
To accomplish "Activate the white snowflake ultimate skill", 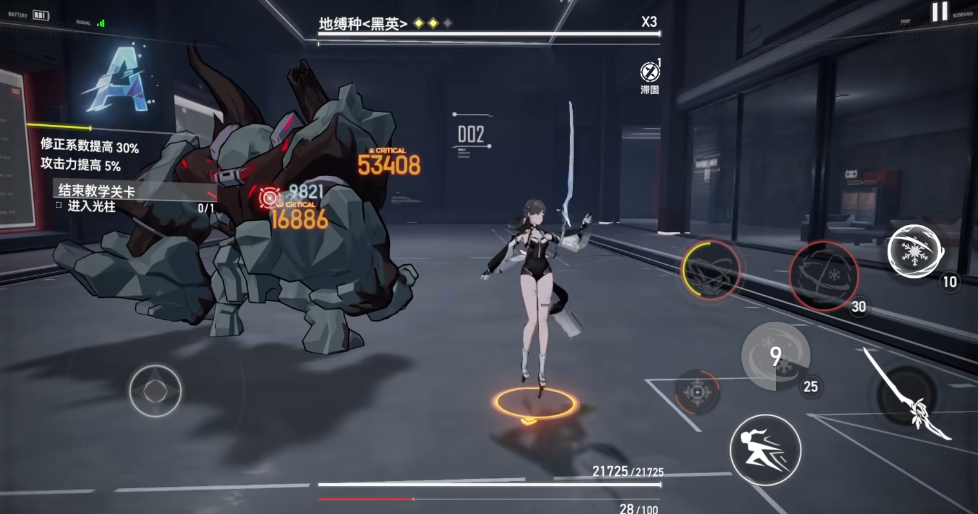I will 912,249.
